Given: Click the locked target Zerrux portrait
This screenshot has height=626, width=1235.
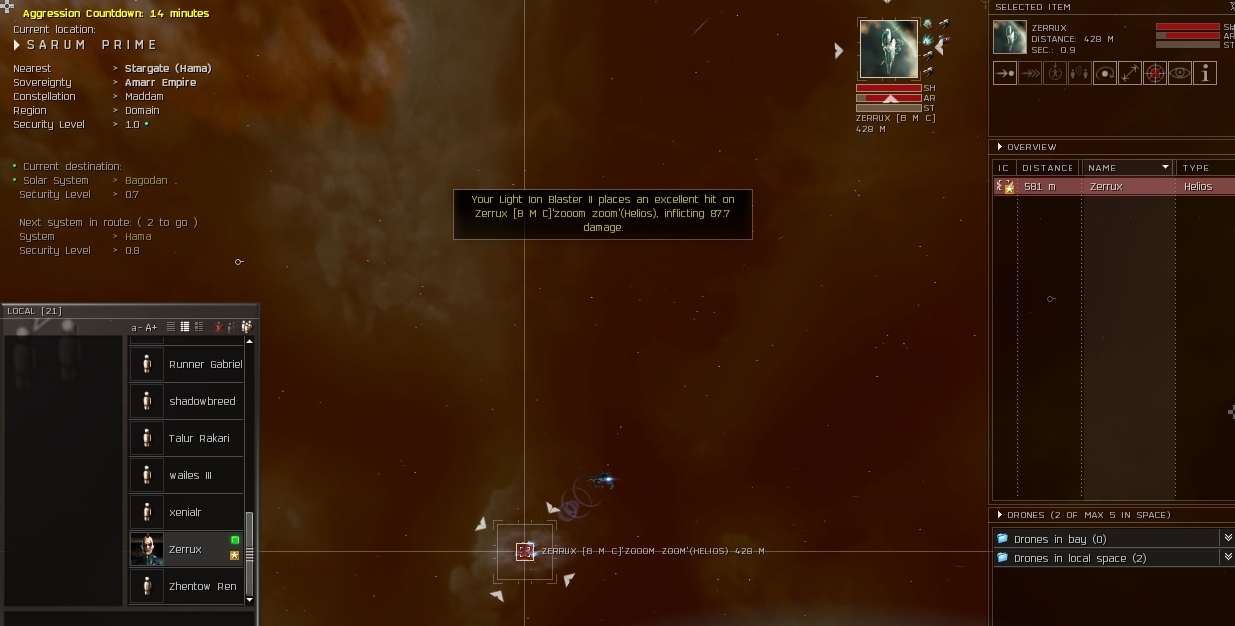Looking at the screenshot, I should pos(888,50).
